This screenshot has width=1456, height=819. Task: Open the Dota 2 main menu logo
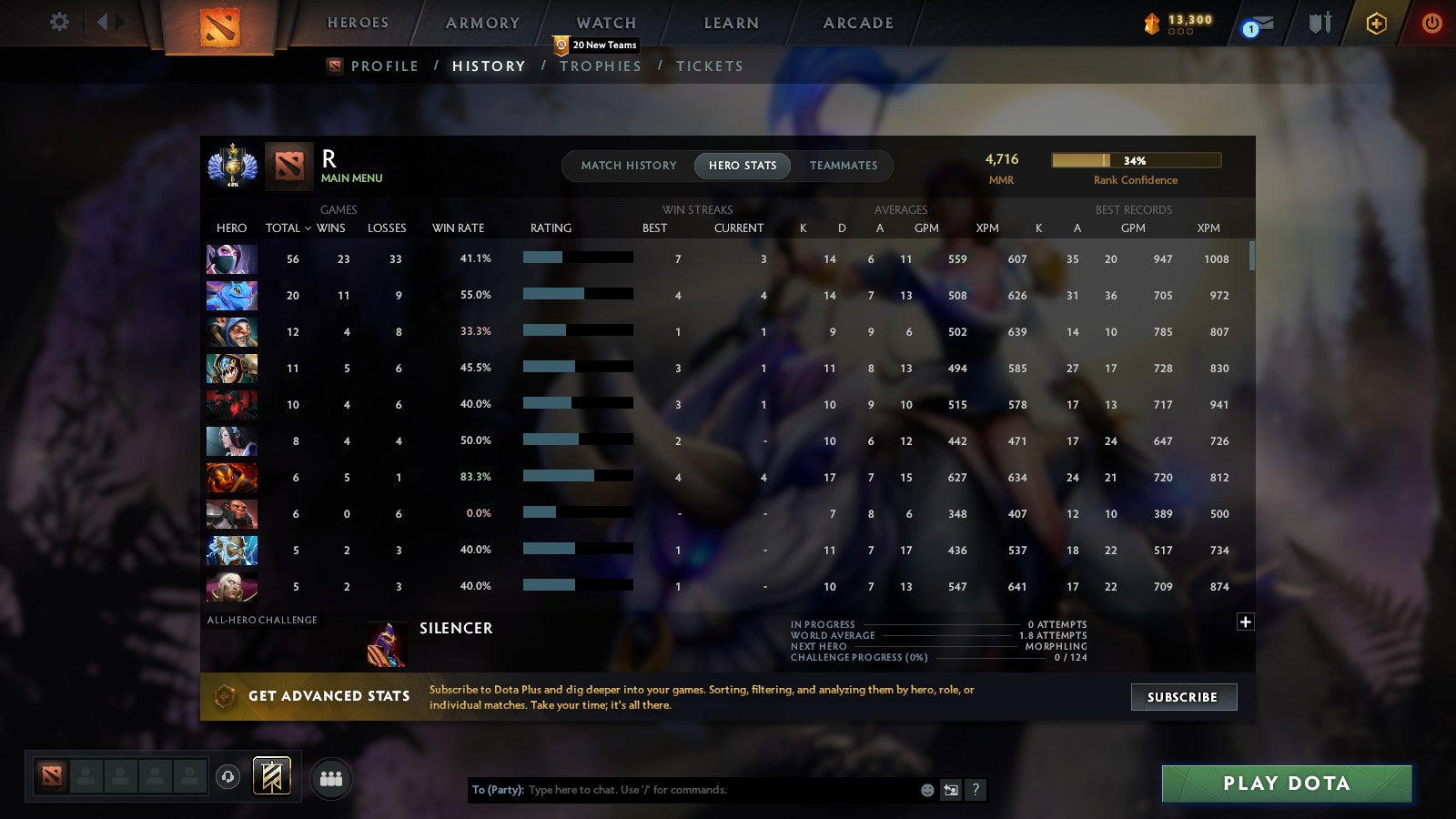pos(218,25)
